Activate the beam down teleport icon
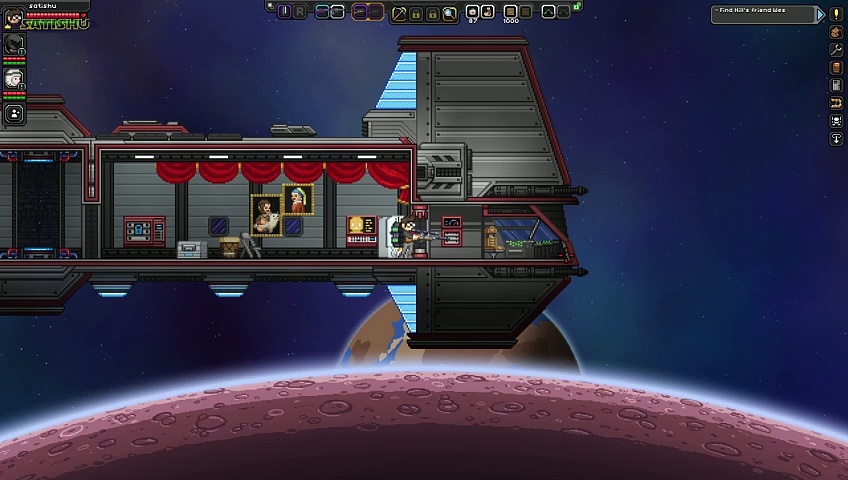Viewport: 848px width, 480px height. click(x=837, y=139)
